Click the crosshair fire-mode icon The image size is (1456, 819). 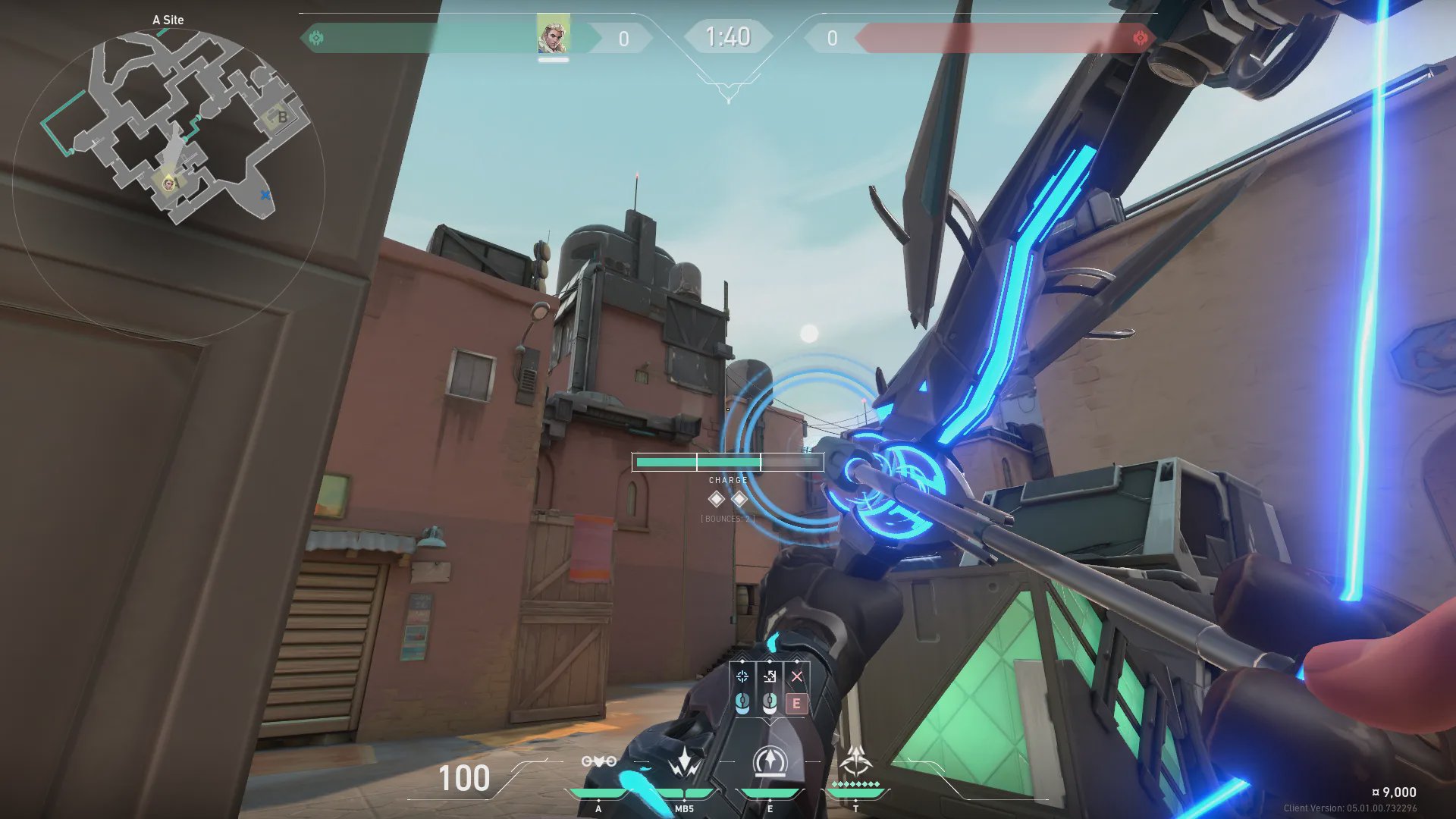click(x=742, y=676)
